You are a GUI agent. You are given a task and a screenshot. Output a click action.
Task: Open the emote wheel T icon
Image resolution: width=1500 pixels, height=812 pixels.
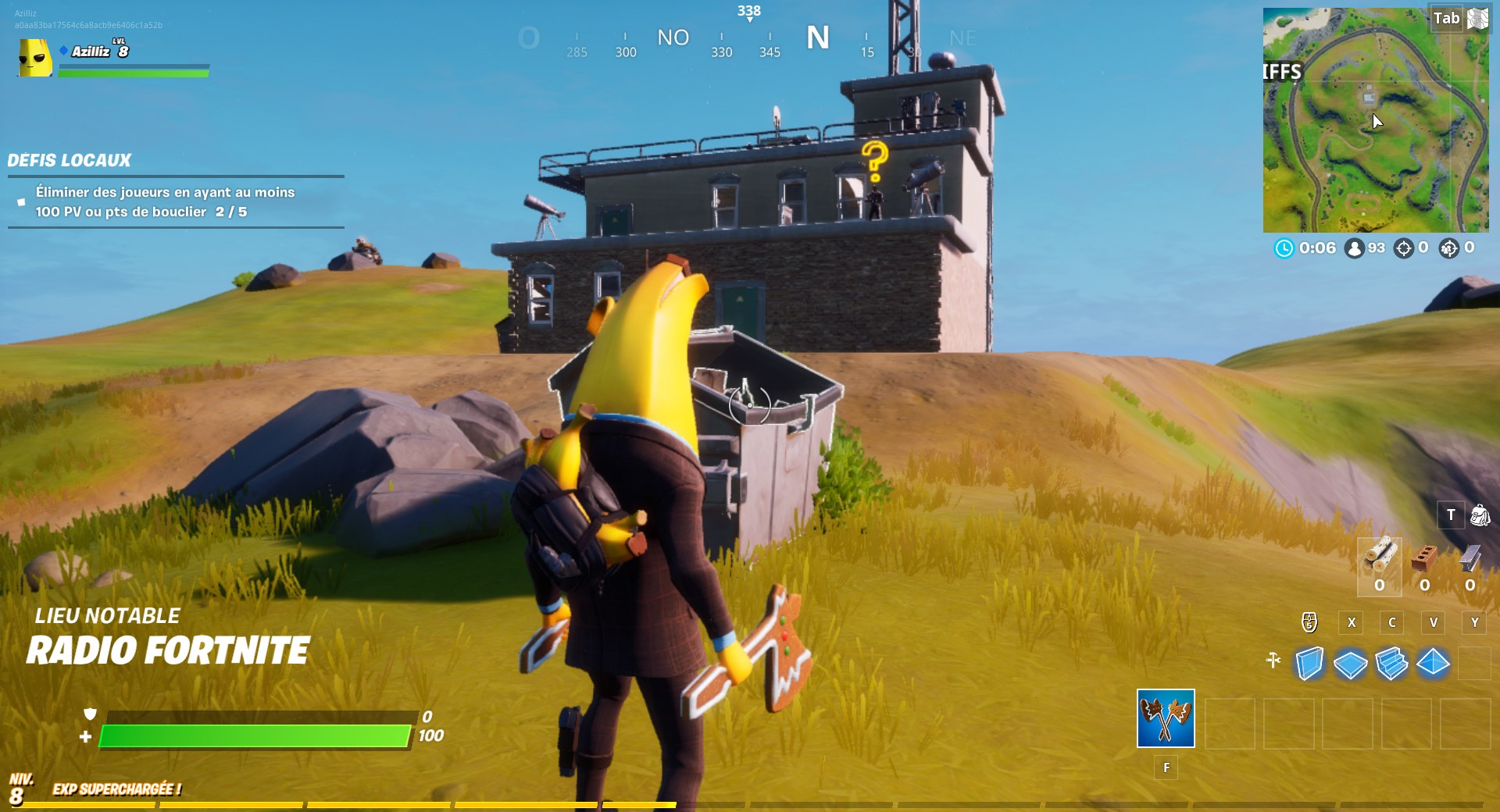(1452, 515)
